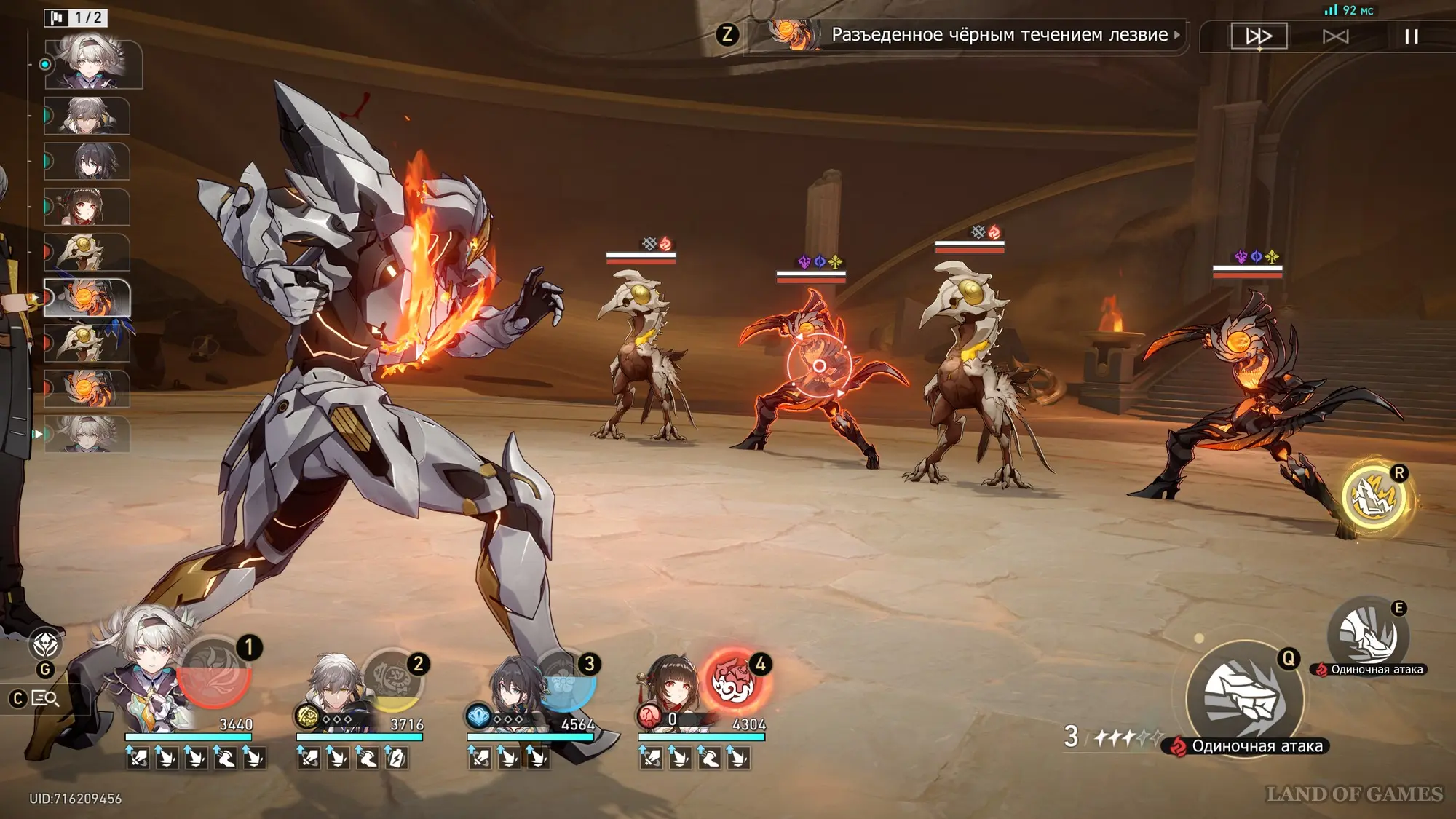Activate the first character's ultimate
Image resolution: width=1456 pixels, height=819 pixels.
215,672
